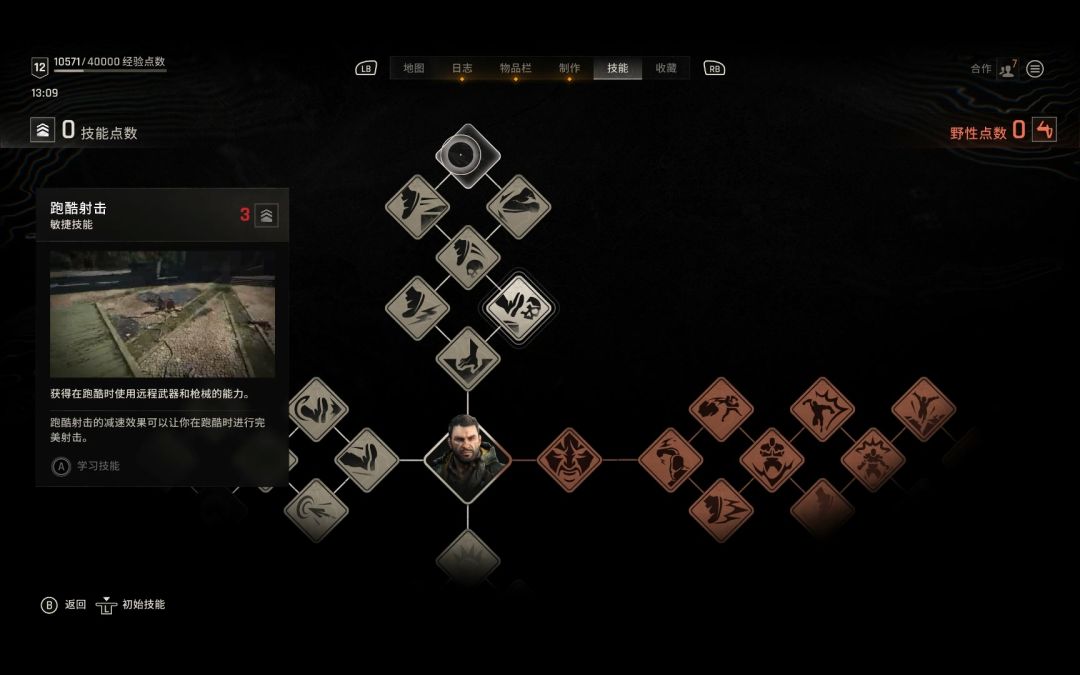The image size is (1080, 675).
Task: Select the target-and-arrow skill node
Action: (316, 511)
